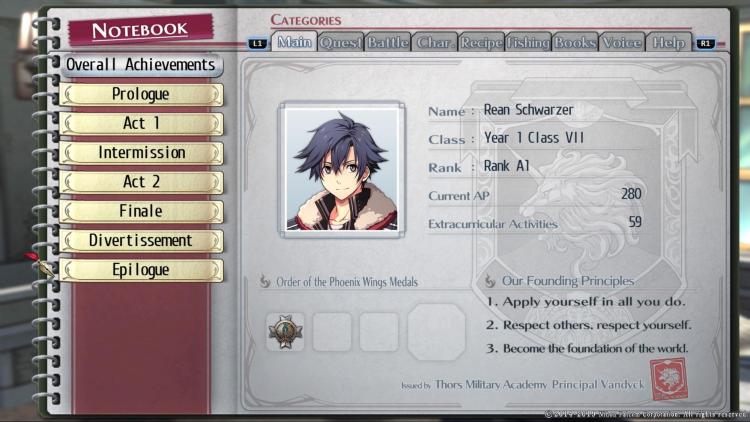
Task: Select the Voice tab
Action: (622, 42)
